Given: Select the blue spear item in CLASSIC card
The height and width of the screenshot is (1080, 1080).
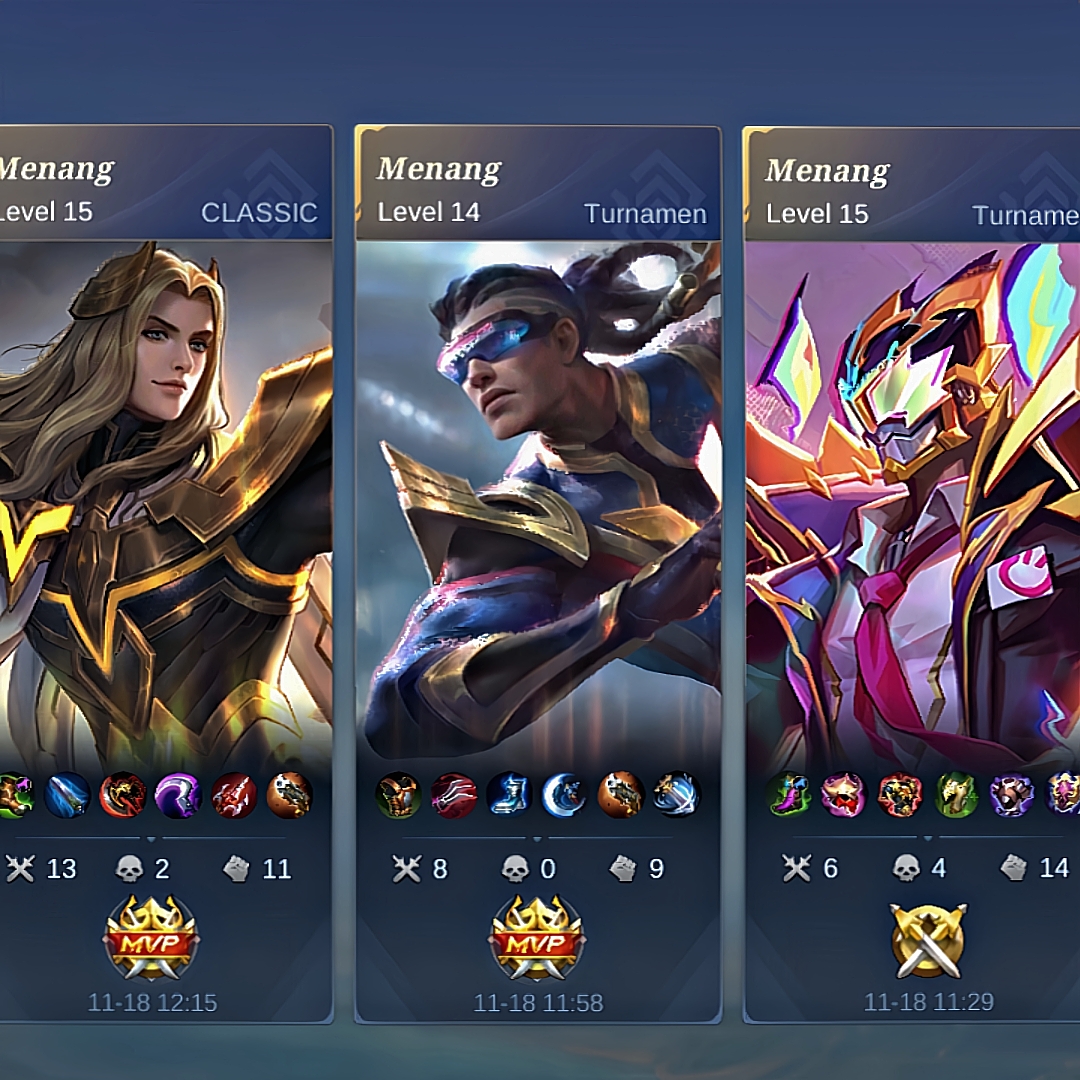Looking at the screenshot, I should [x=68, y=795].
